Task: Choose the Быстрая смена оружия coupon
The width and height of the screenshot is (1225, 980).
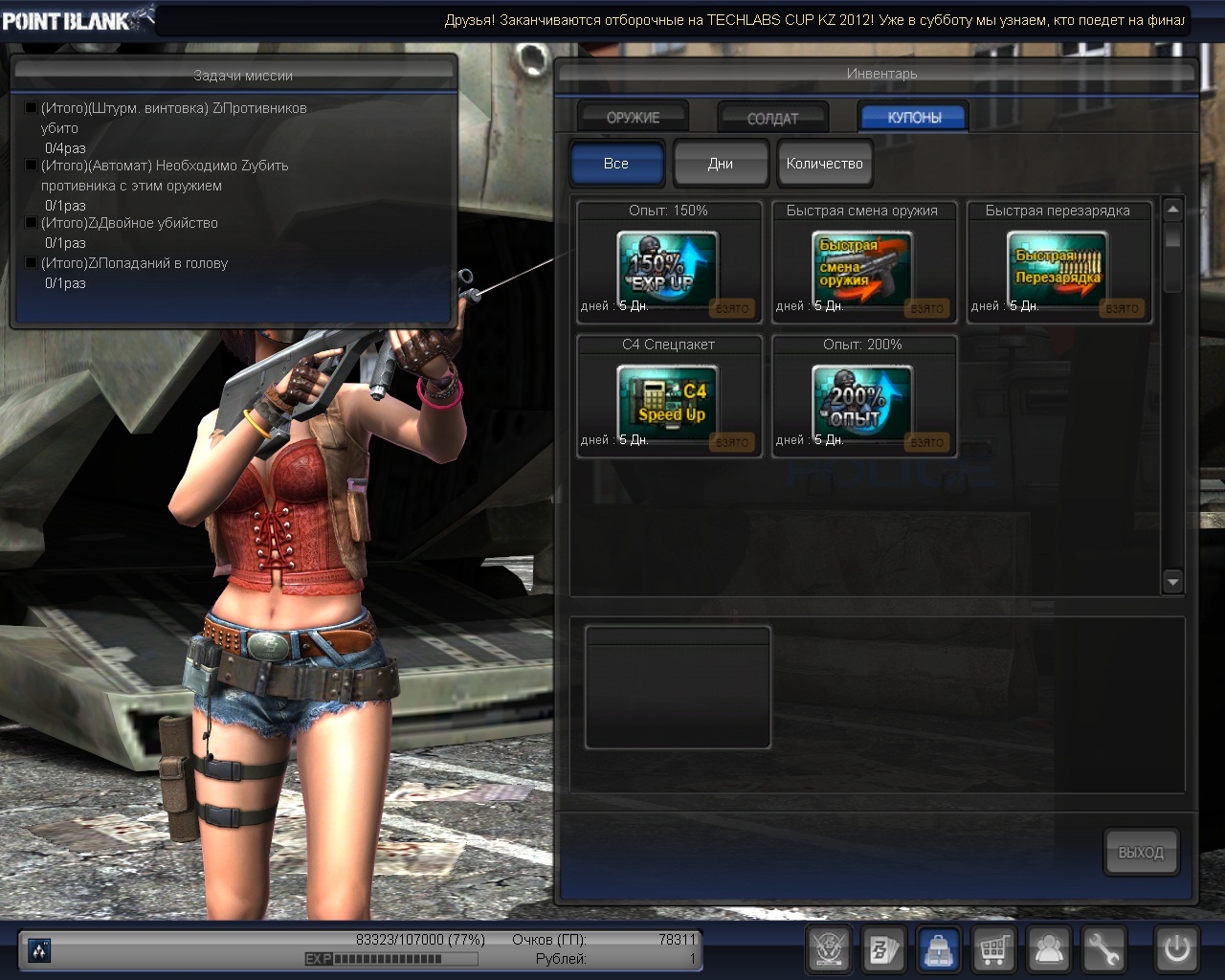Action: tap(863, 268)
